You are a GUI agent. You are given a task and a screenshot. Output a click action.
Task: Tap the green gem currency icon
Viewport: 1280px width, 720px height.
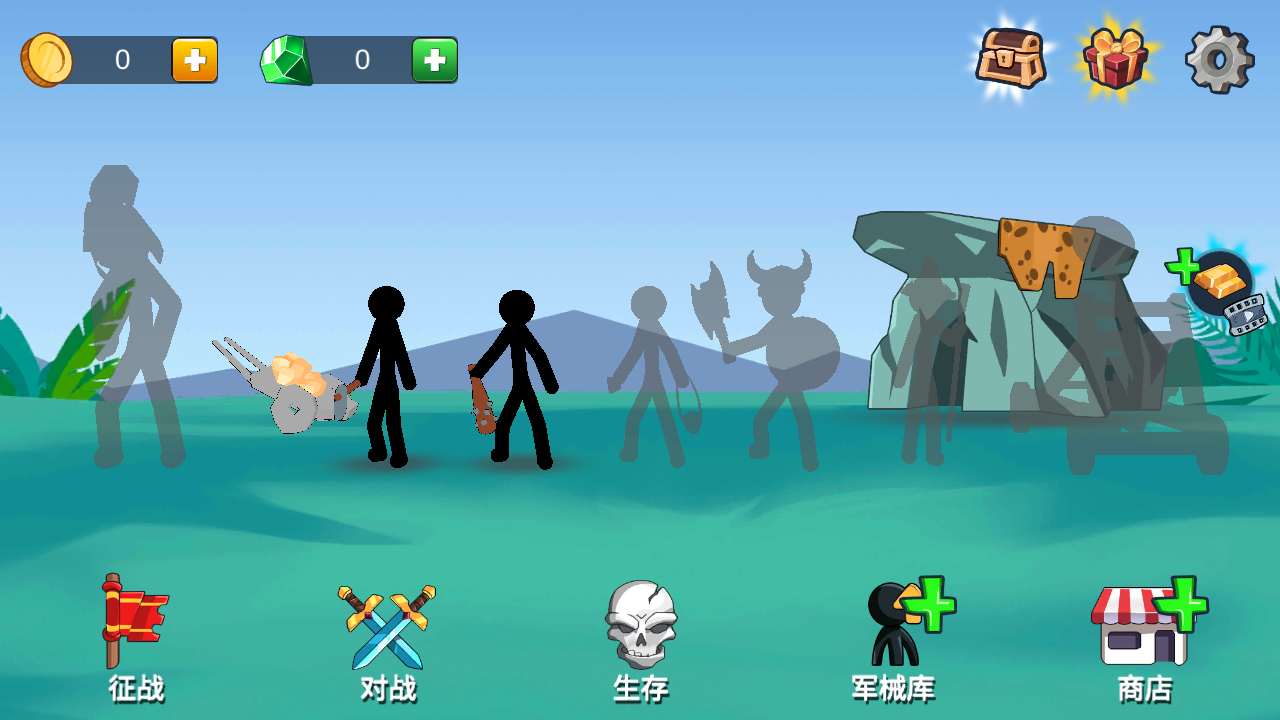(287, 60)
